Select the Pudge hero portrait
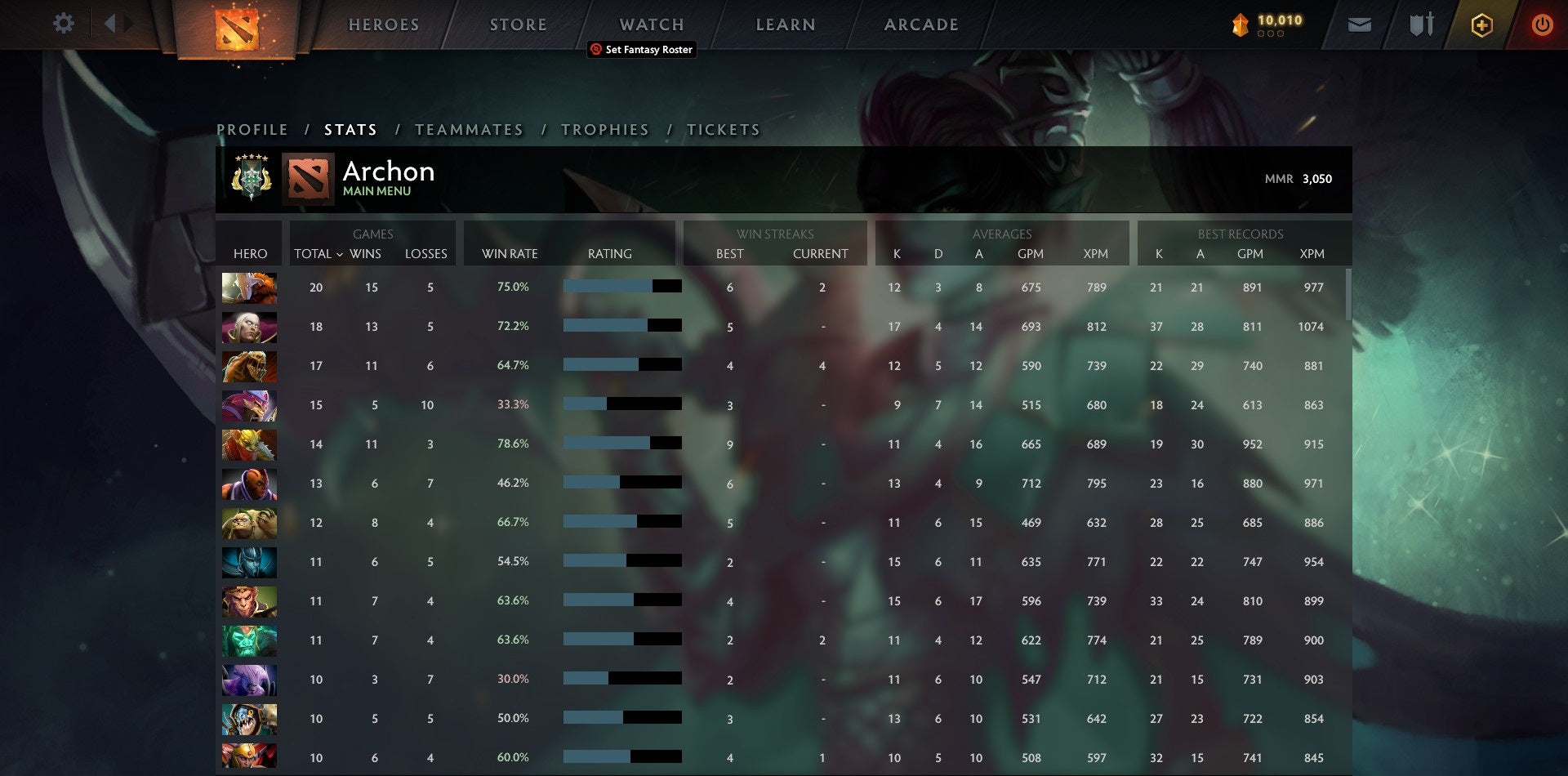The image size is (1568, 776). [x=249, y=523]
